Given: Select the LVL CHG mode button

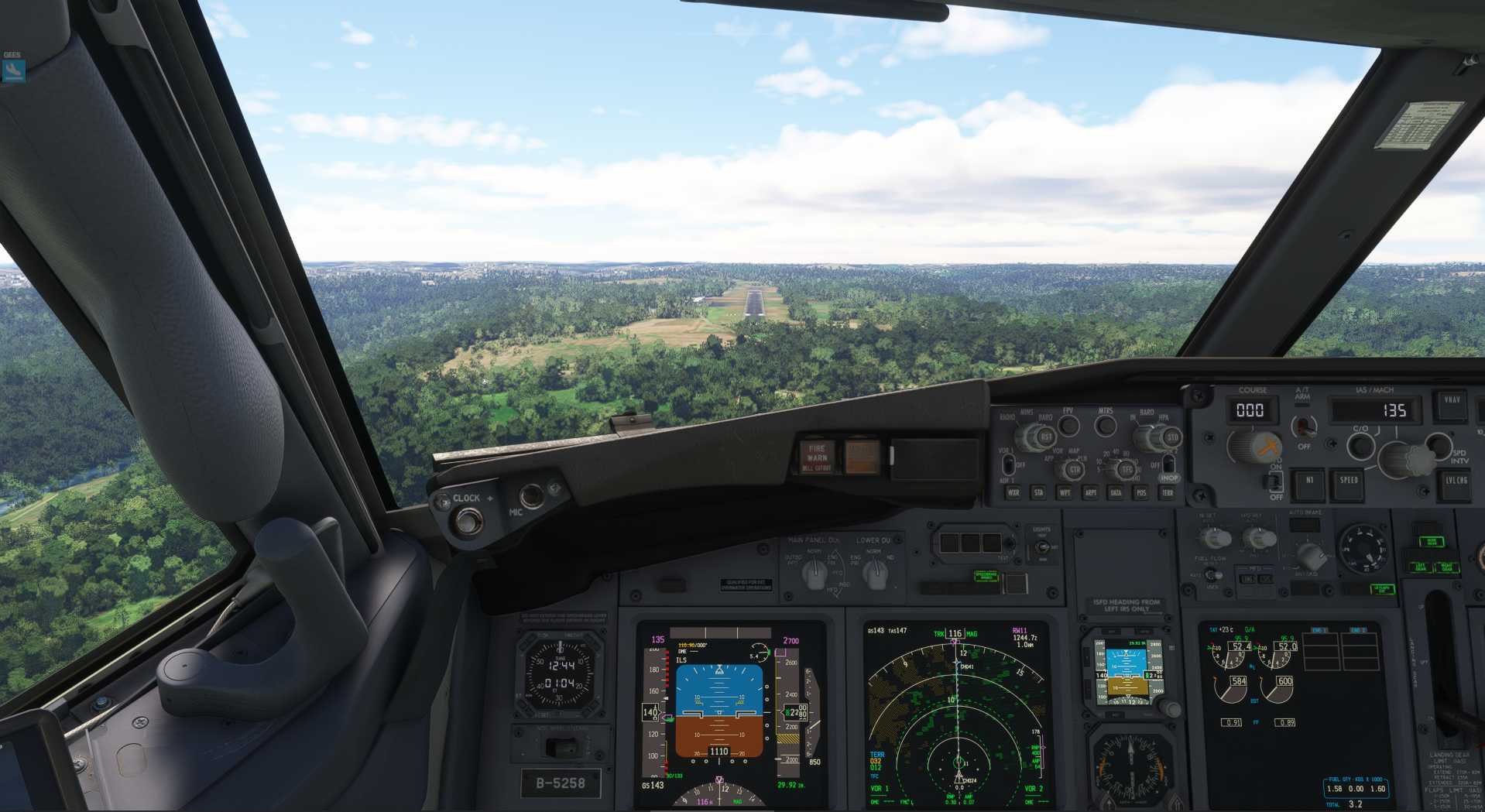Looking at the screenshot, I should coord(1456,481).
